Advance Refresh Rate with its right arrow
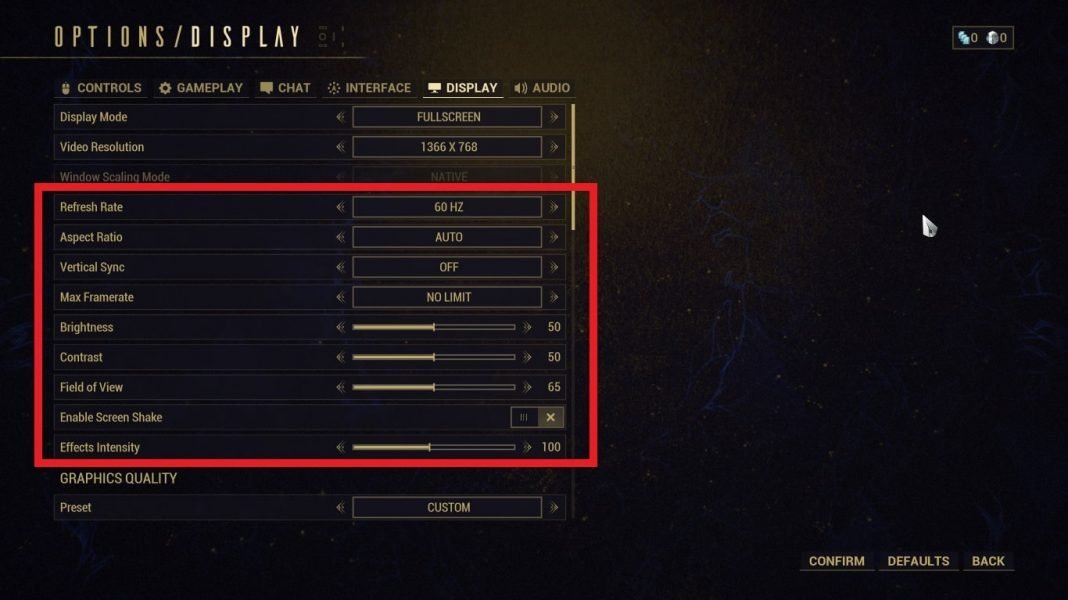The height and width of the screenshot is (600, 1068). click(x=553, y=207)
